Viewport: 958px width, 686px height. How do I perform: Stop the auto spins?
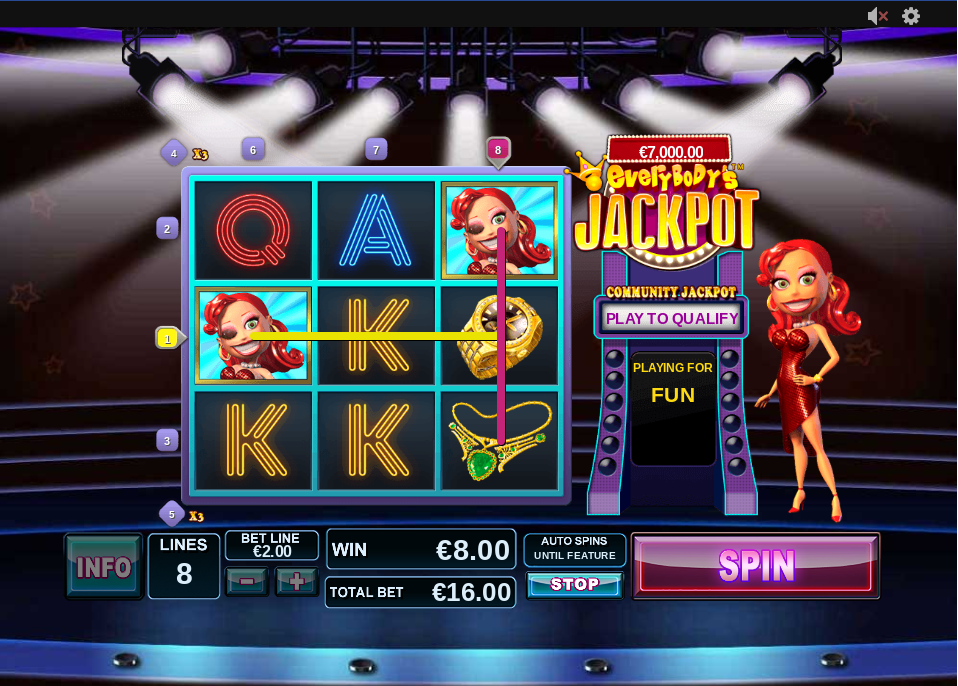coord(574,585)
